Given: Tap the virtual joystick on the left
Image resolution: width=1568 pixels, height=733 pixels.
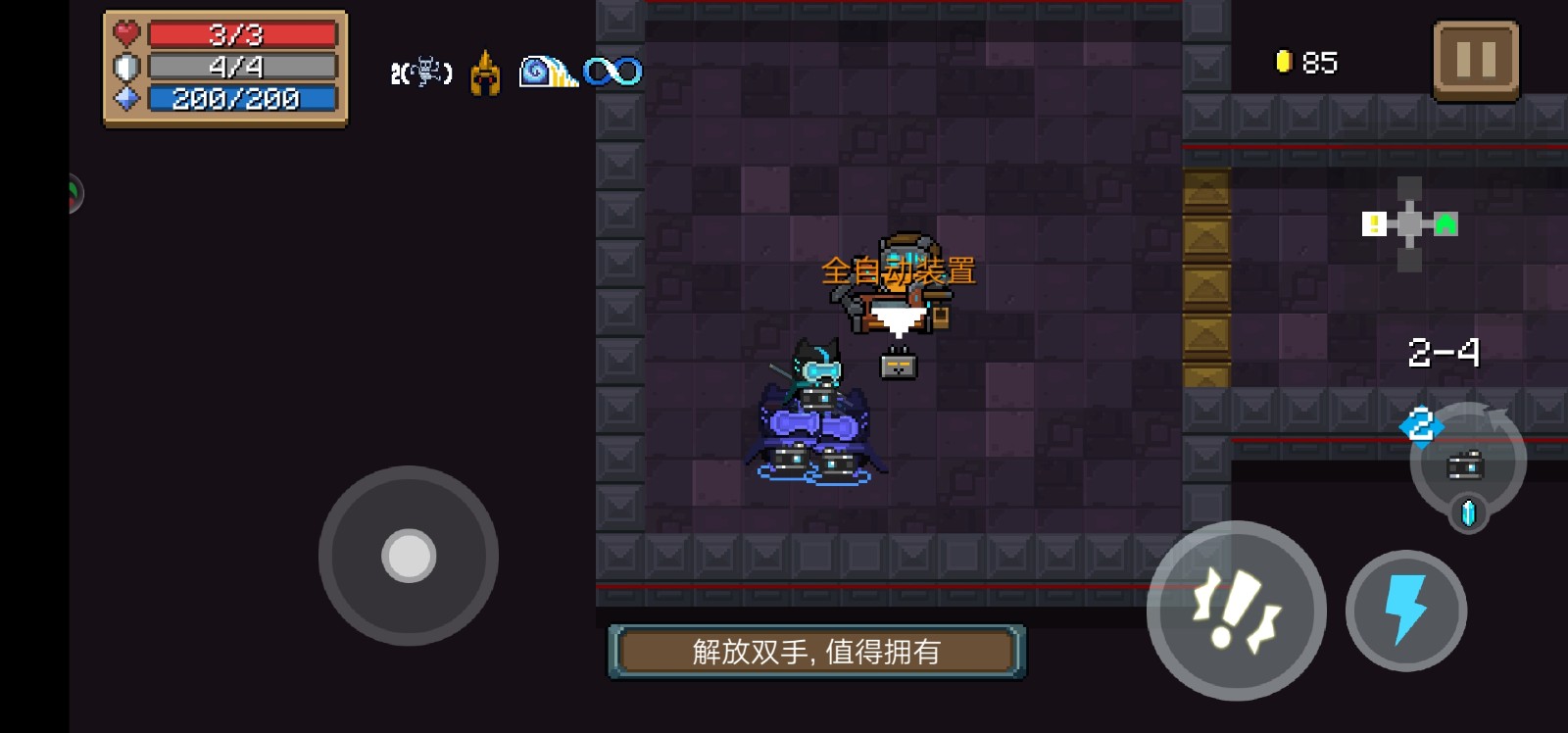Looking at the screenshot, I should 406,556.
